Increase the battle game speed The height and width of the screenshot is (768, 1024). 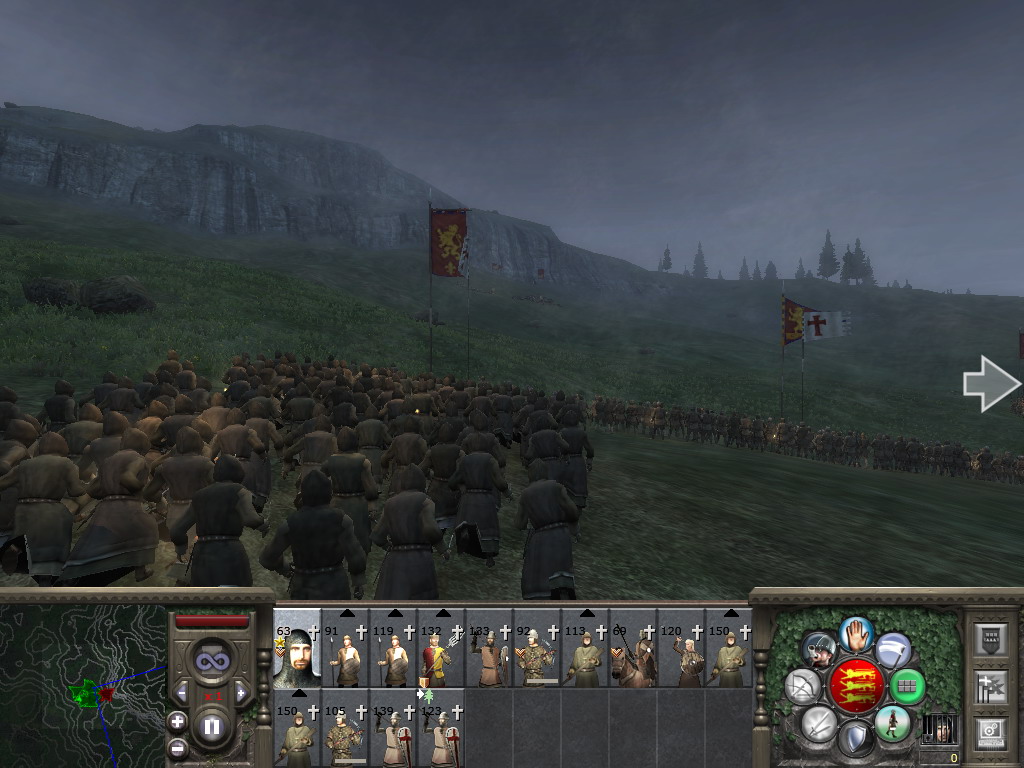[x=240, y=692]
